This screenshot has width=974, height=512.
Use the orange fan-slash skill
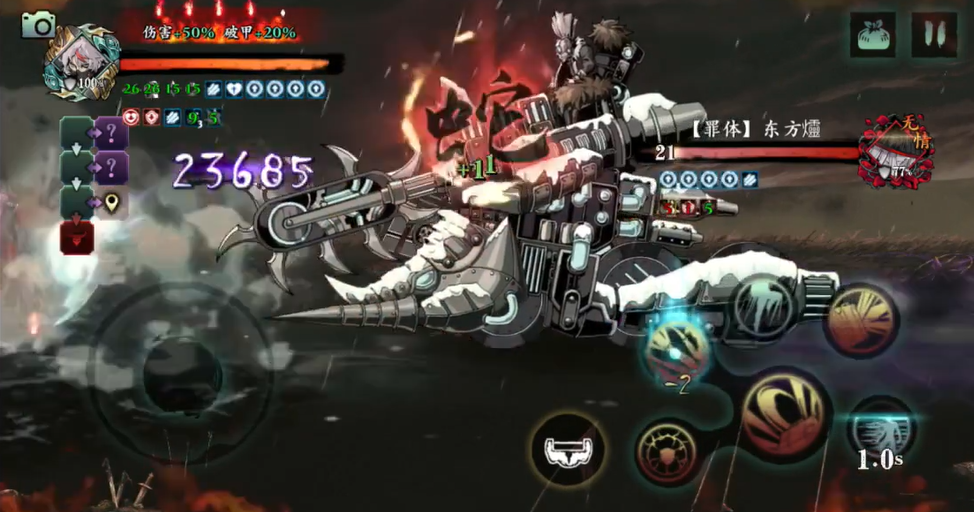click(861, 320)
